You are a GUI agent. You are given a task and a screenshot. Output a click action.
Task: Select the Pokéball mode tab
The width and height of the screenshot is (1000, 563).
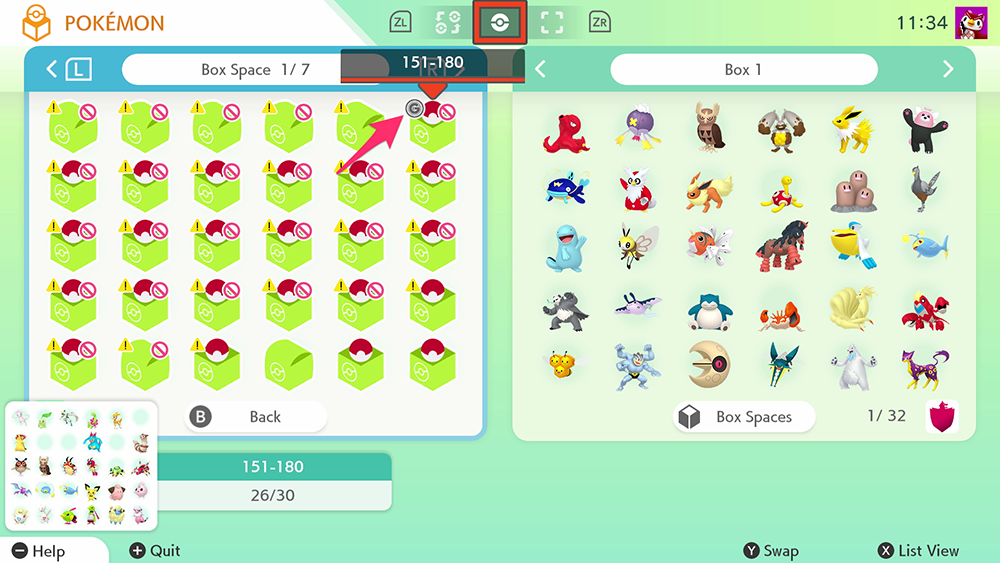coord(499,23)
